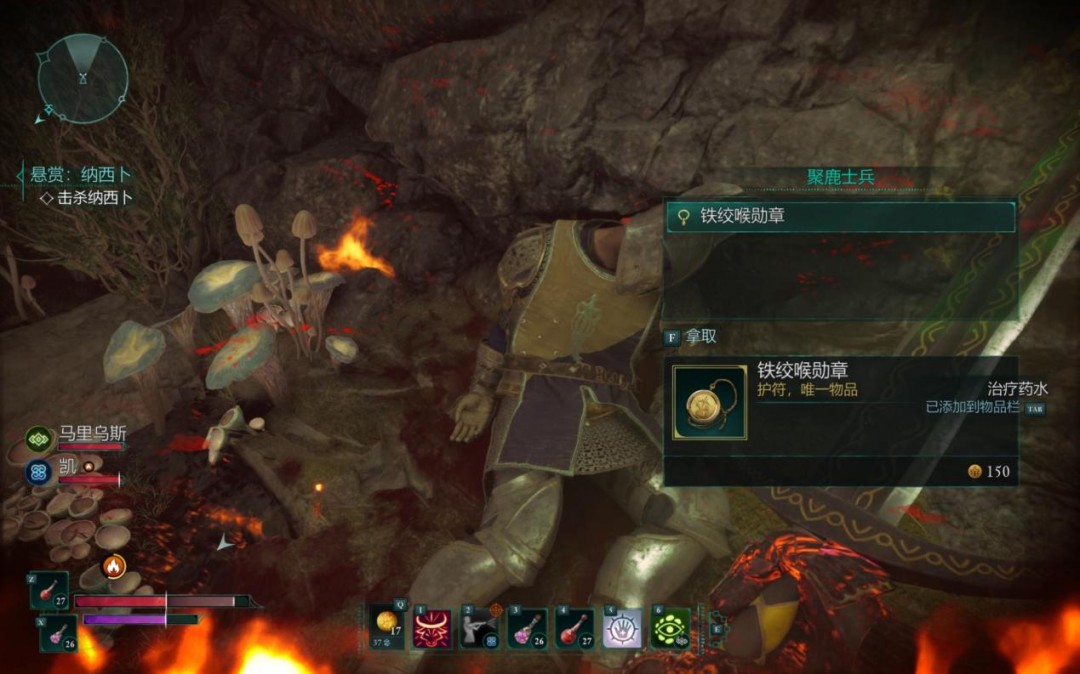Use the pink essence potion quick slot

(x=57, y=632)
